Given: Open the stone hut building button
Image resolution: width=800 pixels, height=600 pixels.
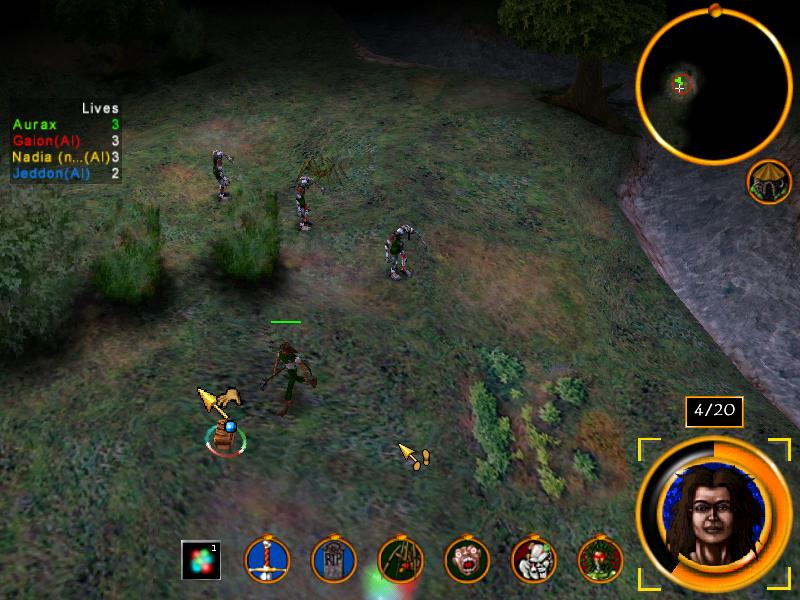Looking at the screenshot, I should click(768, 181).
